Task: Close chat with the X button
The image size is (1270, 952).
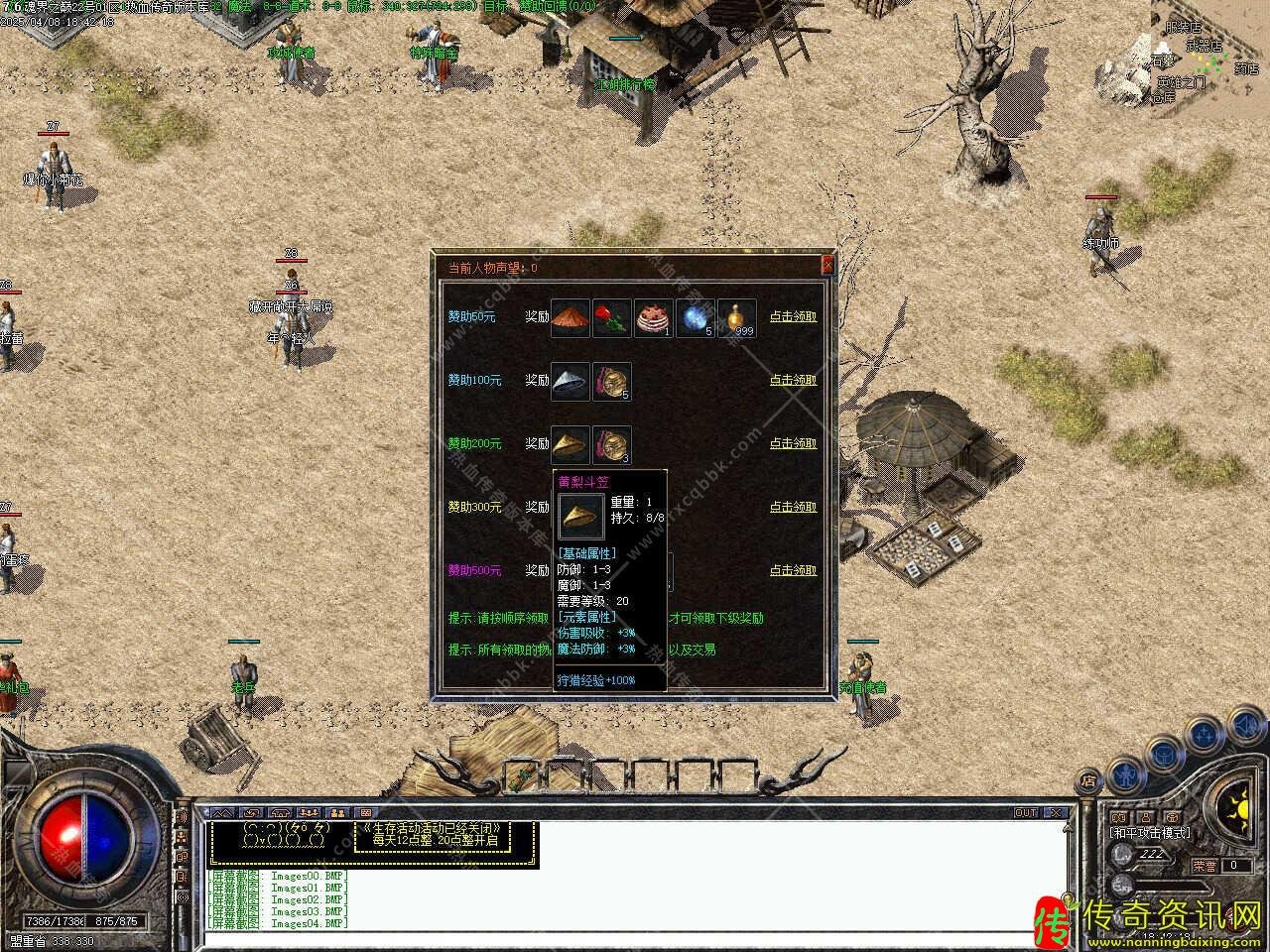Action: [1056, 813]
